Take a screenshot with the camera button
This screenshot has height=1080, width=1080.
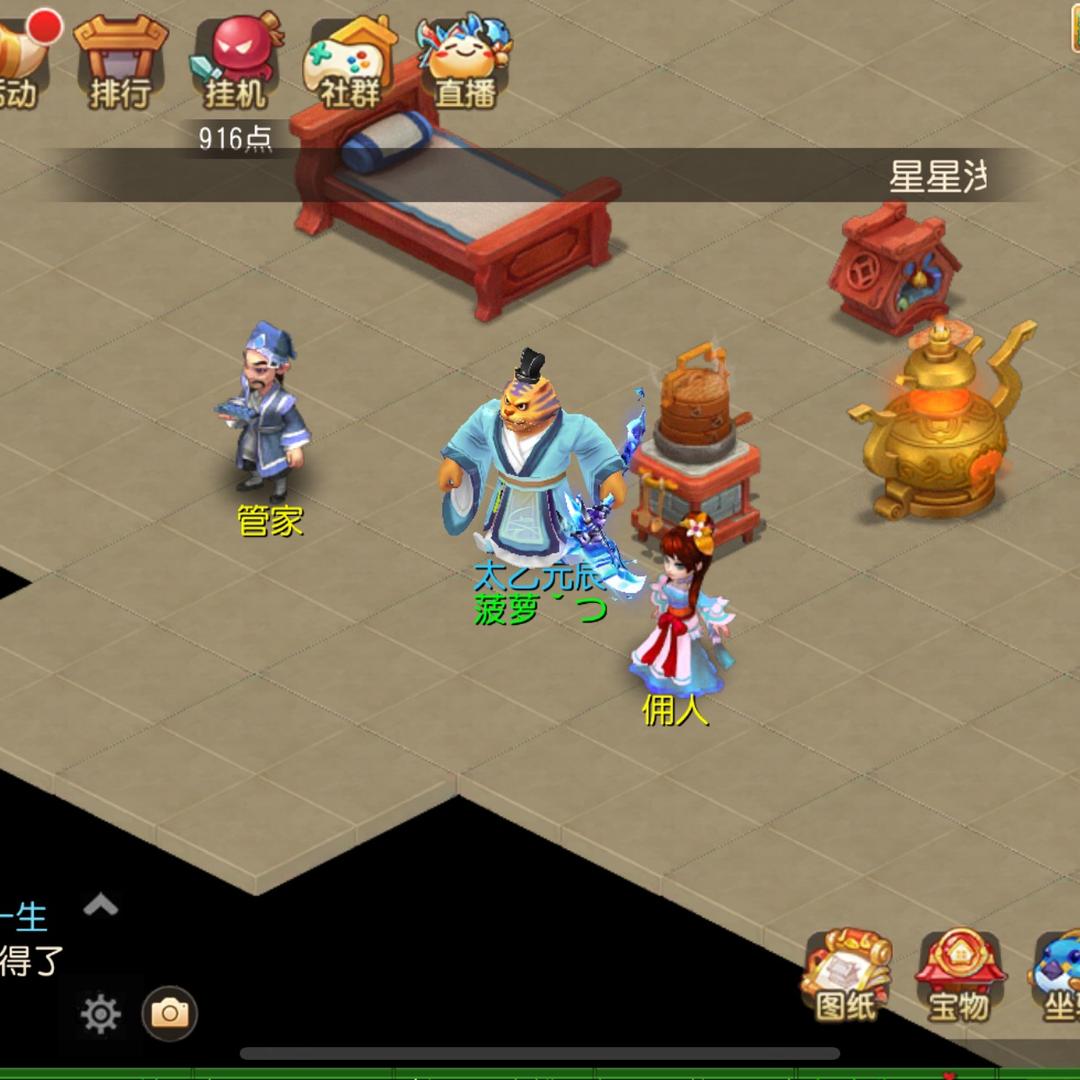pyautogui.click(x=170, y=1014)
